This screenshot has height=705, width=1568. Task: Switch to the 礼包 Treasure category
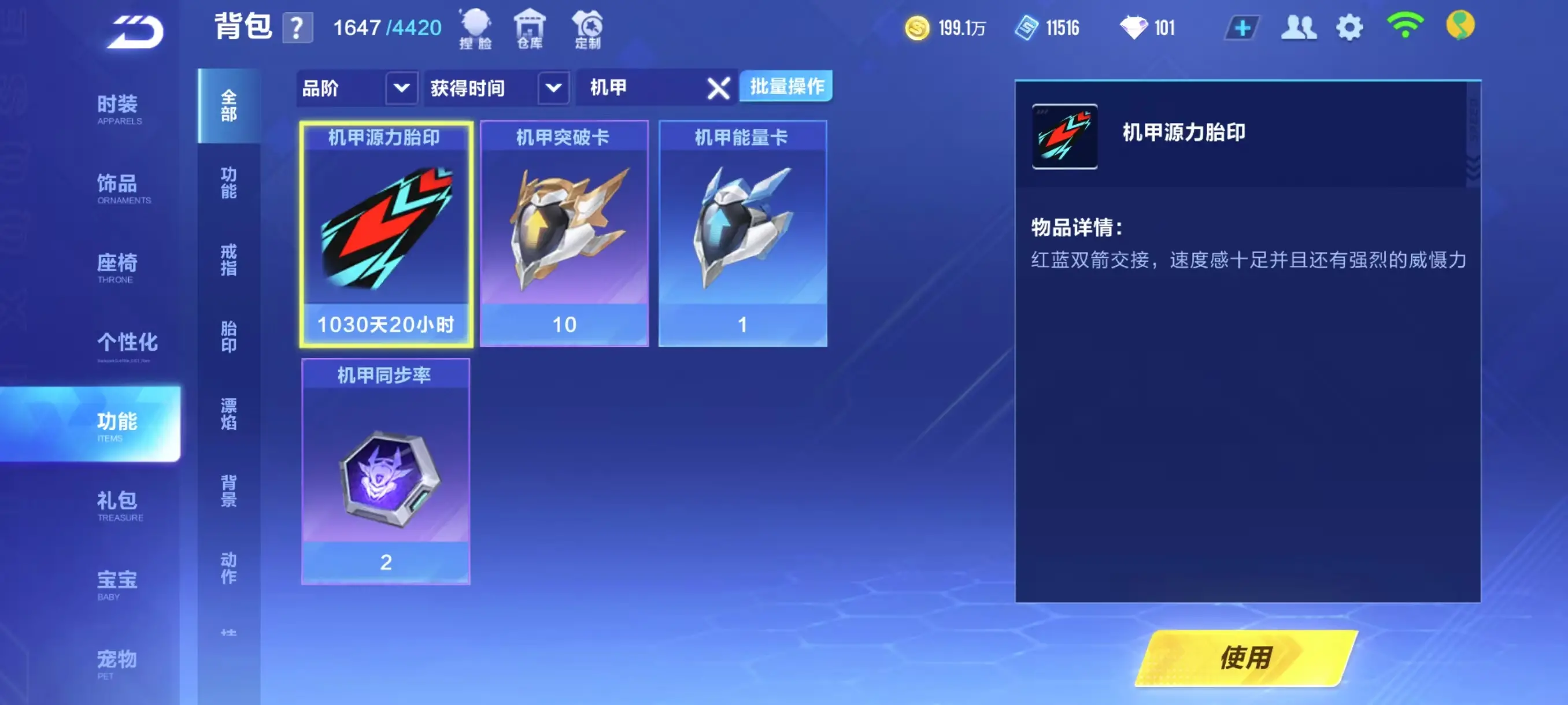pos(118,506)
